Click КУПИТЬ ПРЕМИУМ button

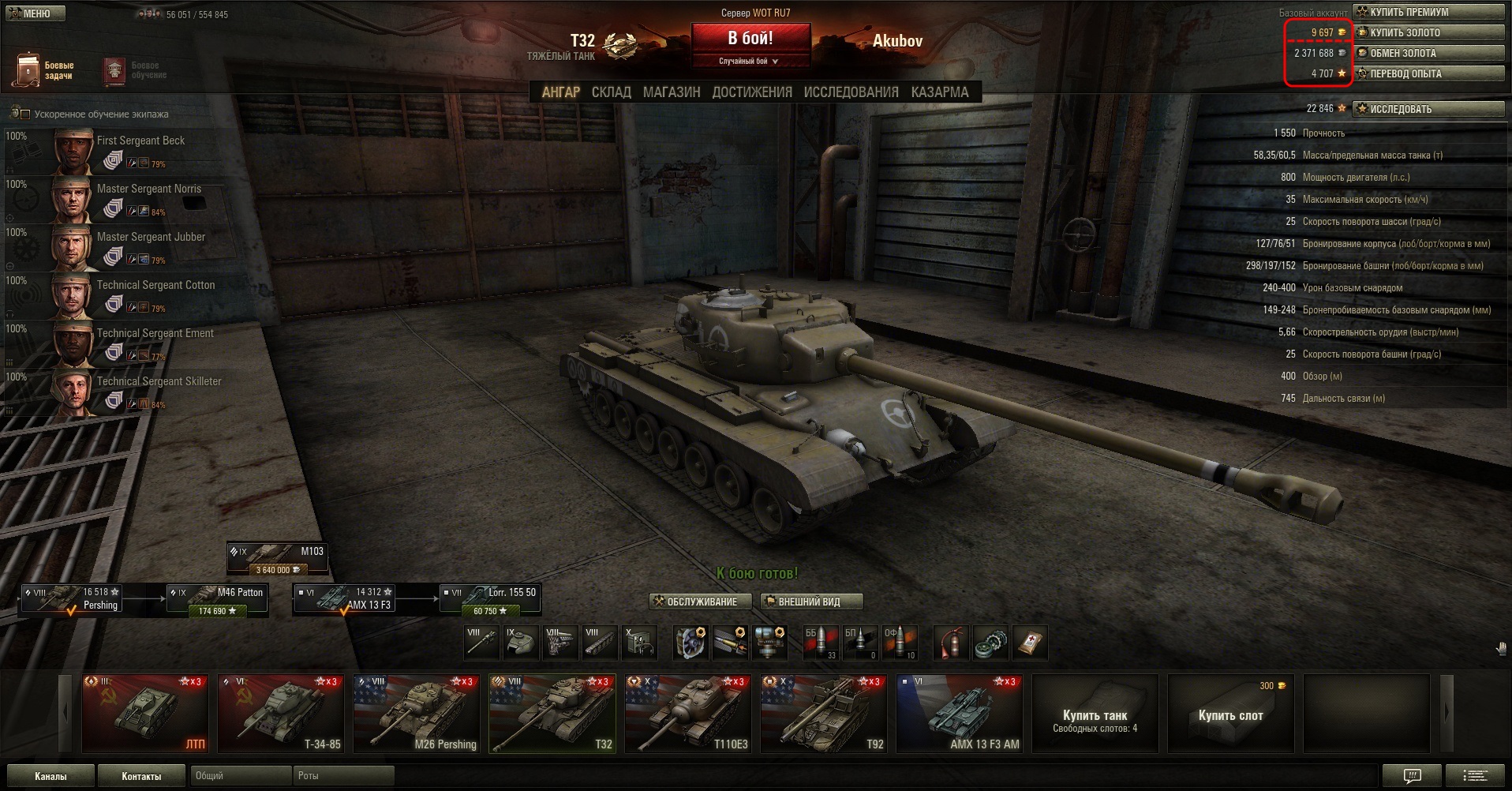point(1428,12)
